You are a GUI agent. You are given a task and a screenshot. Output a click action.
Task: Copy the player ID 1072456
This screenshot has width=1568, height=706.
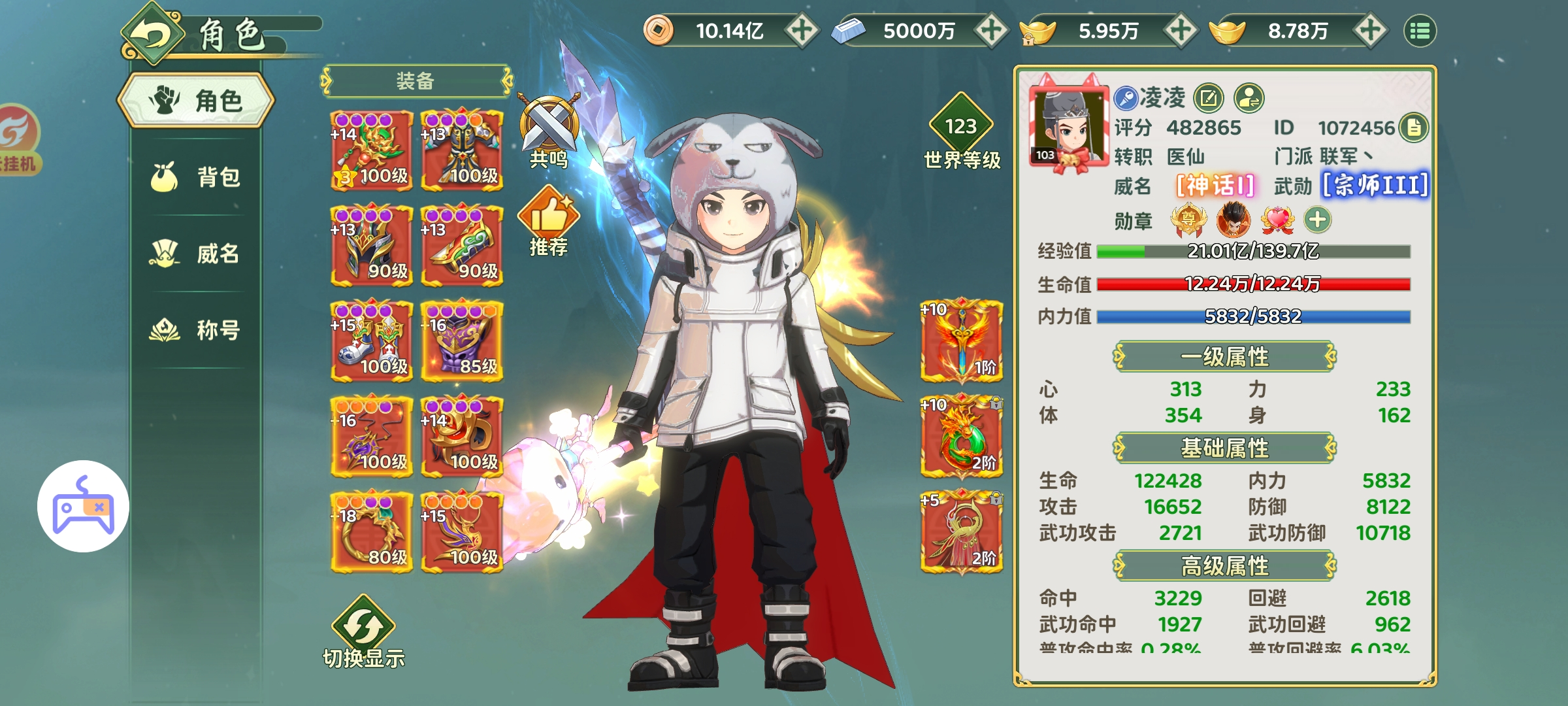point(1414,127)
